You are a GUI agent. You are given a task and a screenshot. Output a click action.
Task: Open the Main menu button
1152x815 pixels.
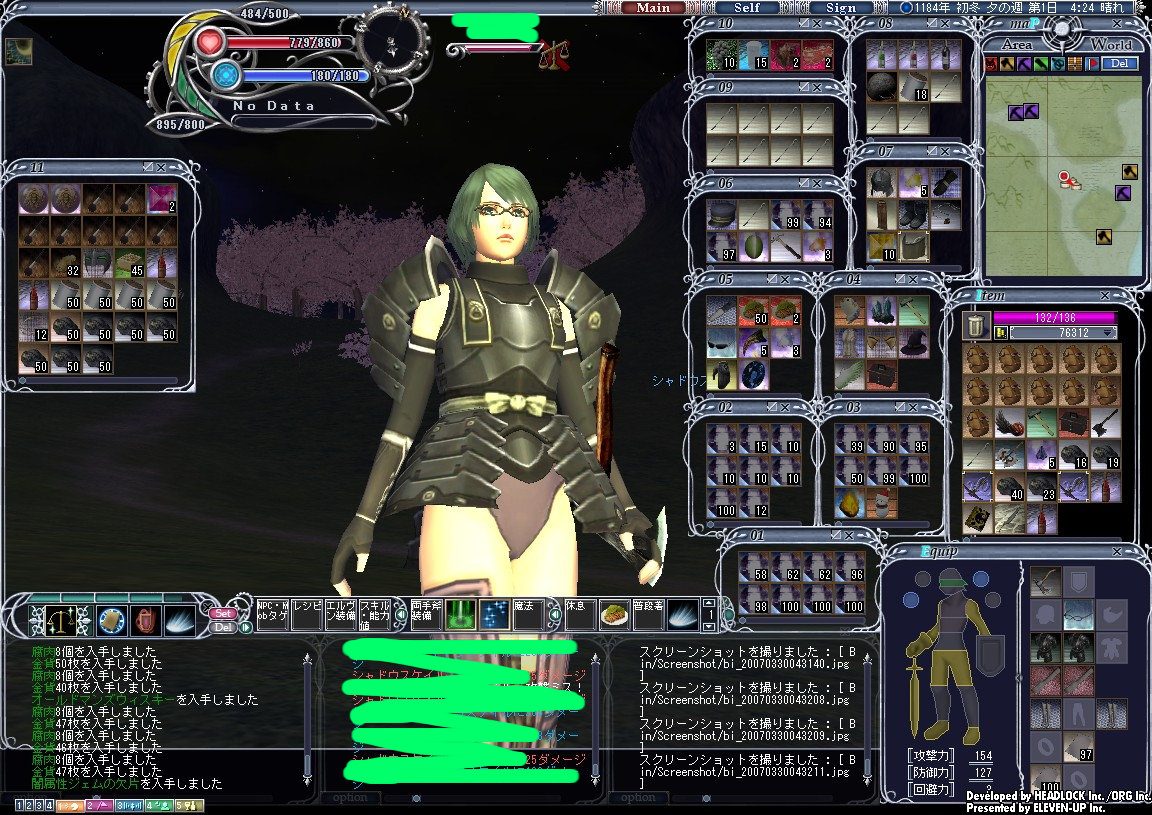click(653, 8)
